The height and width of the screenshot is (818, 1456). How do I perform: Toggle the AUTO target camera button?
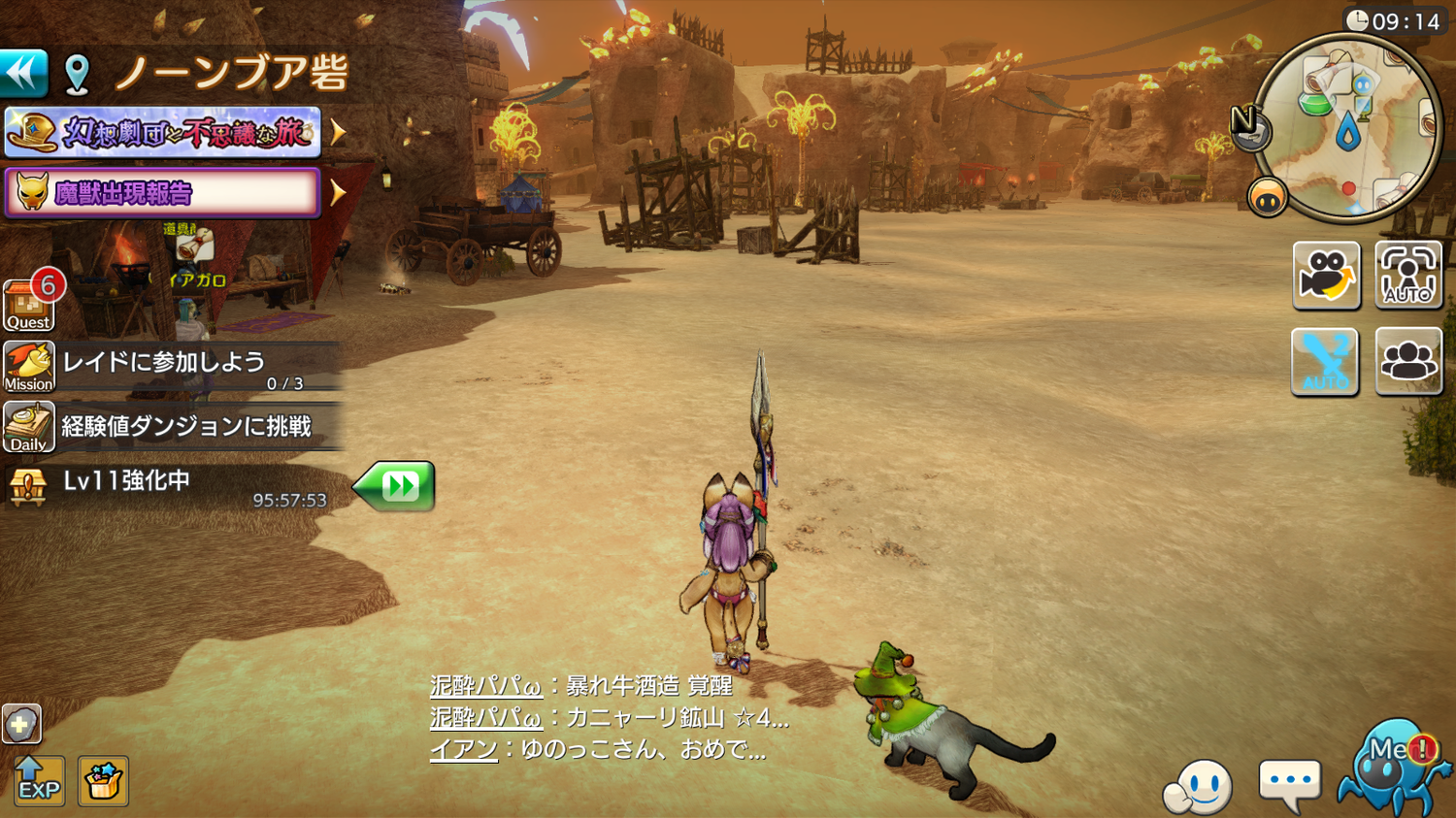point(1407,275)
